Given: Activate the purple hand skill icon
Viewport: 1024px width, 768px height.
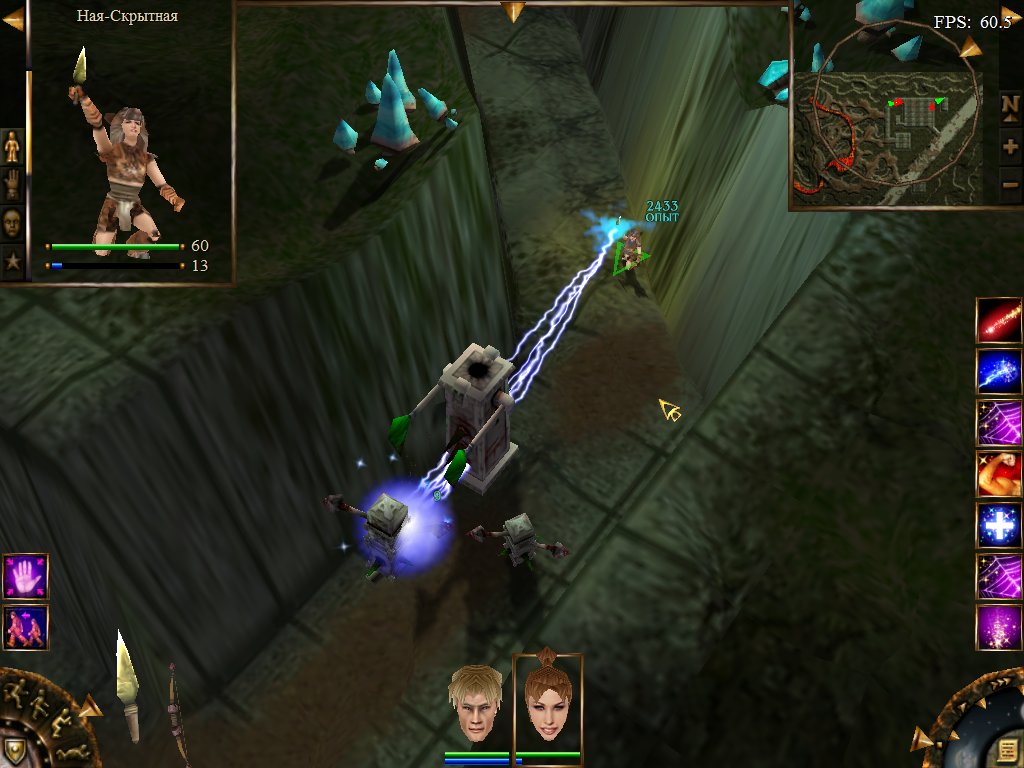Looking at the screenshot, I should [25, 577].
